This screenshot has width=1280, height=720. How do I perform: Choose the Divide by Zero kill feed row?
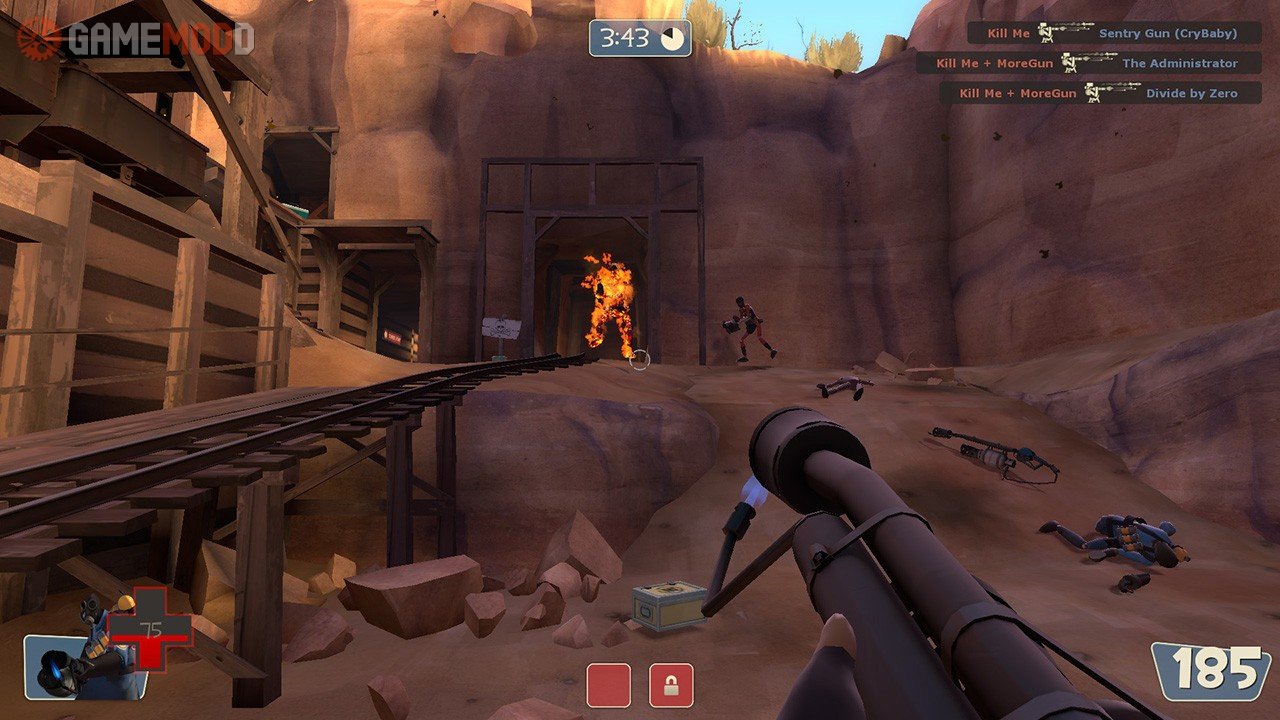1099,93
